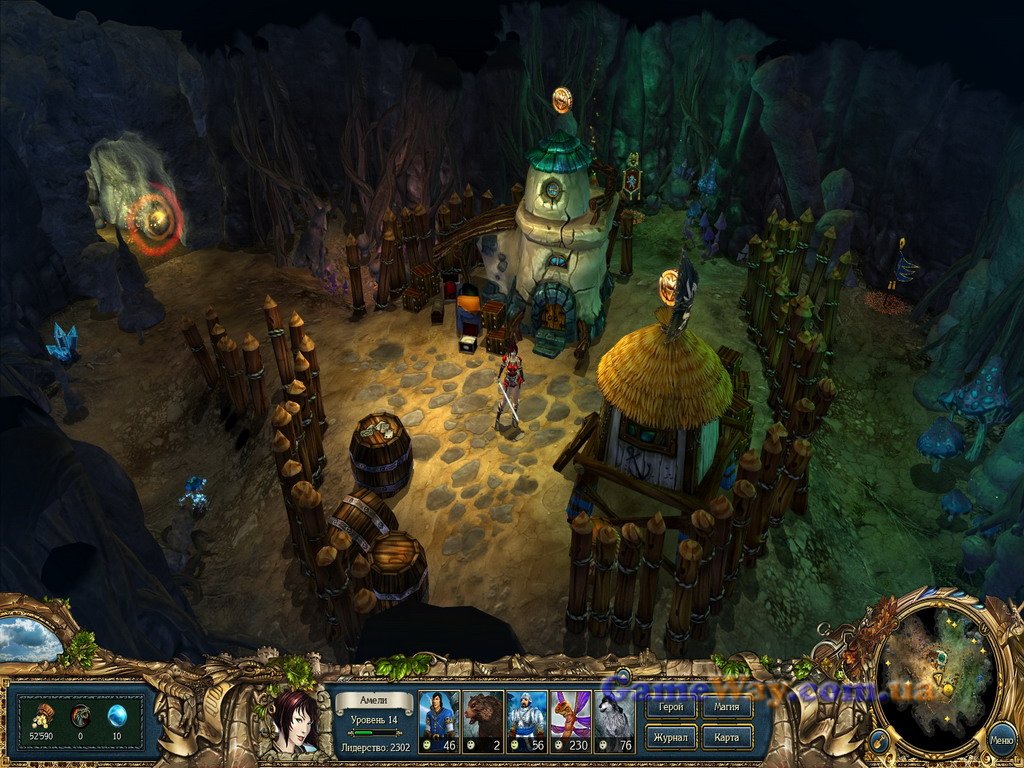Click the blue magic crystal resource icon

[119, 714]
